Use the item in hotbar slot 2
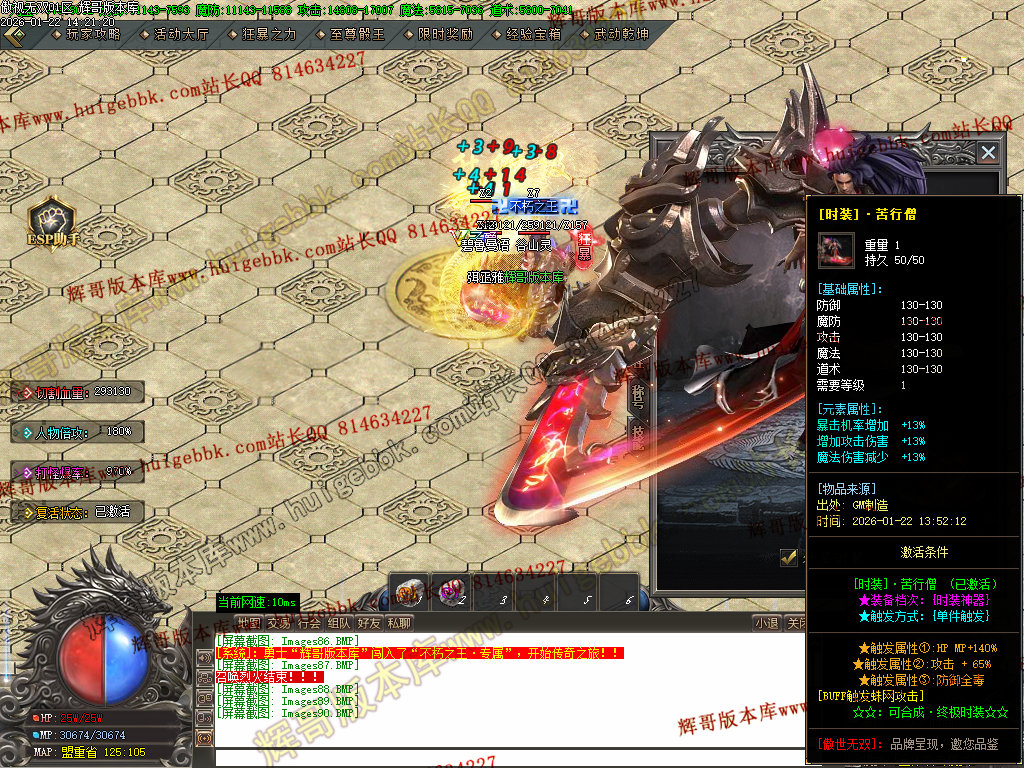Image resolution: width=1024 pixels, height=768 pixels. [453, 591]
